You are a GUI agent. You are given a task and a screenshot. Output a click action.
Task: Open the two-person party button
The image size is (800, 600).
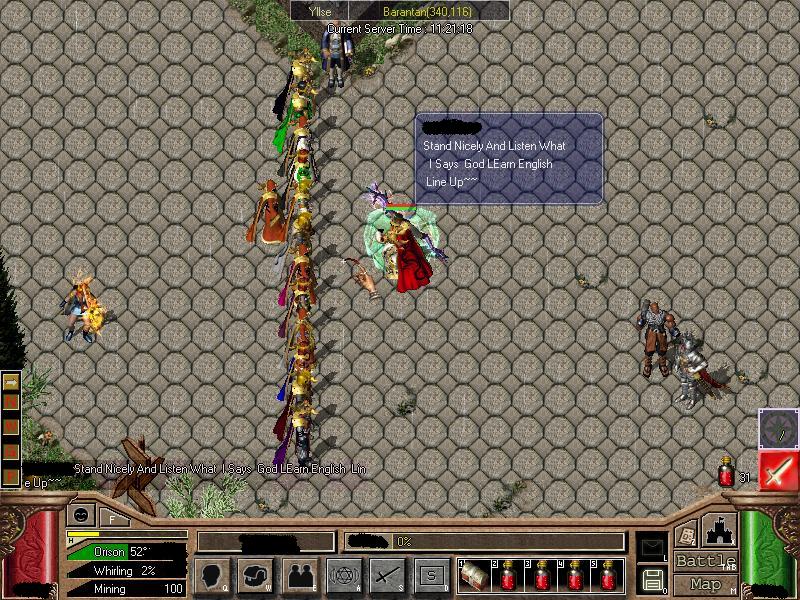pos(301,575)
